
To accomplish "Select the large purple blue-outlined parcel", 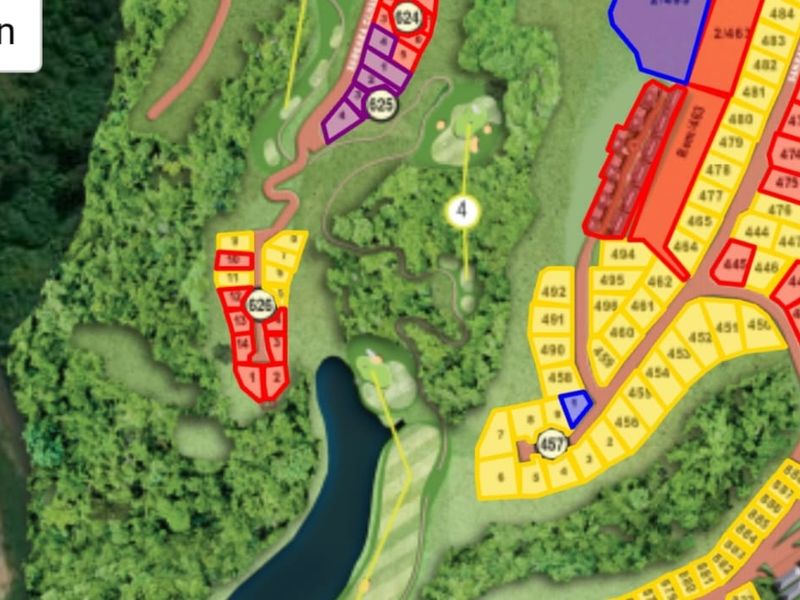I will tap(656, 35).
